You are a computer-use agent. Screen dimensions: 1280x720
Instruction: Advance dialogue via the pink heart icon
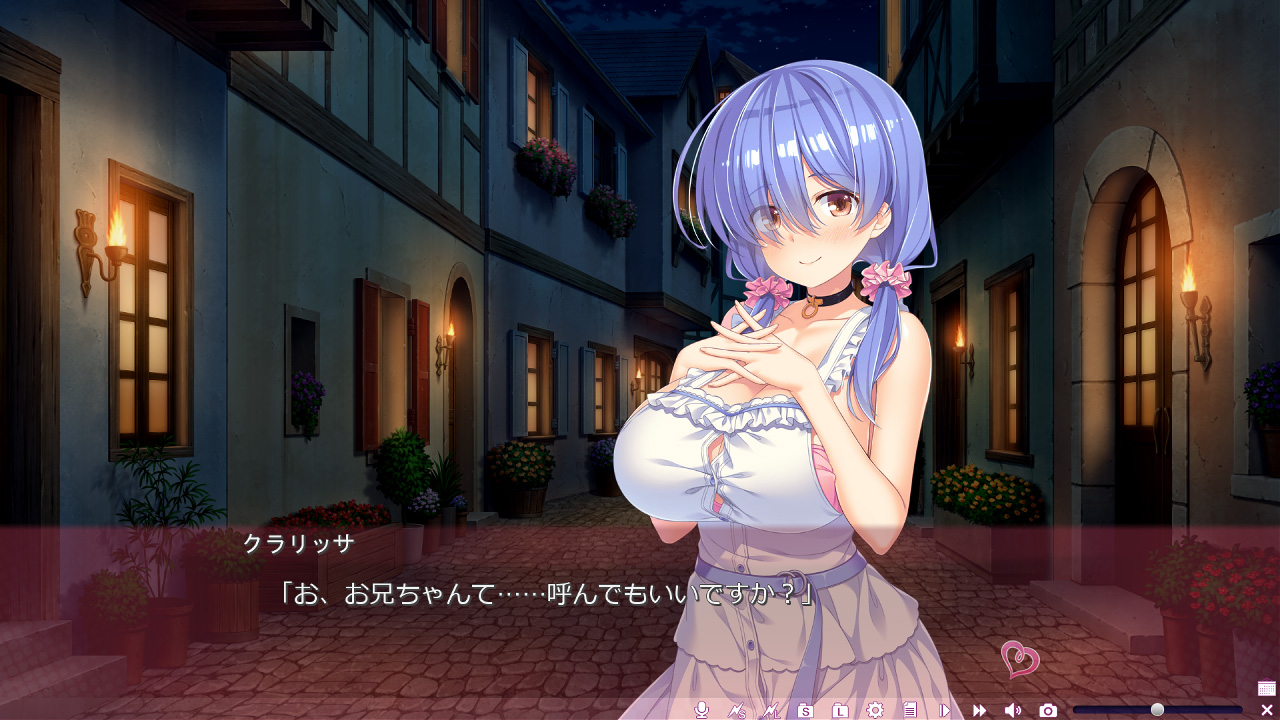(1020, 659)
